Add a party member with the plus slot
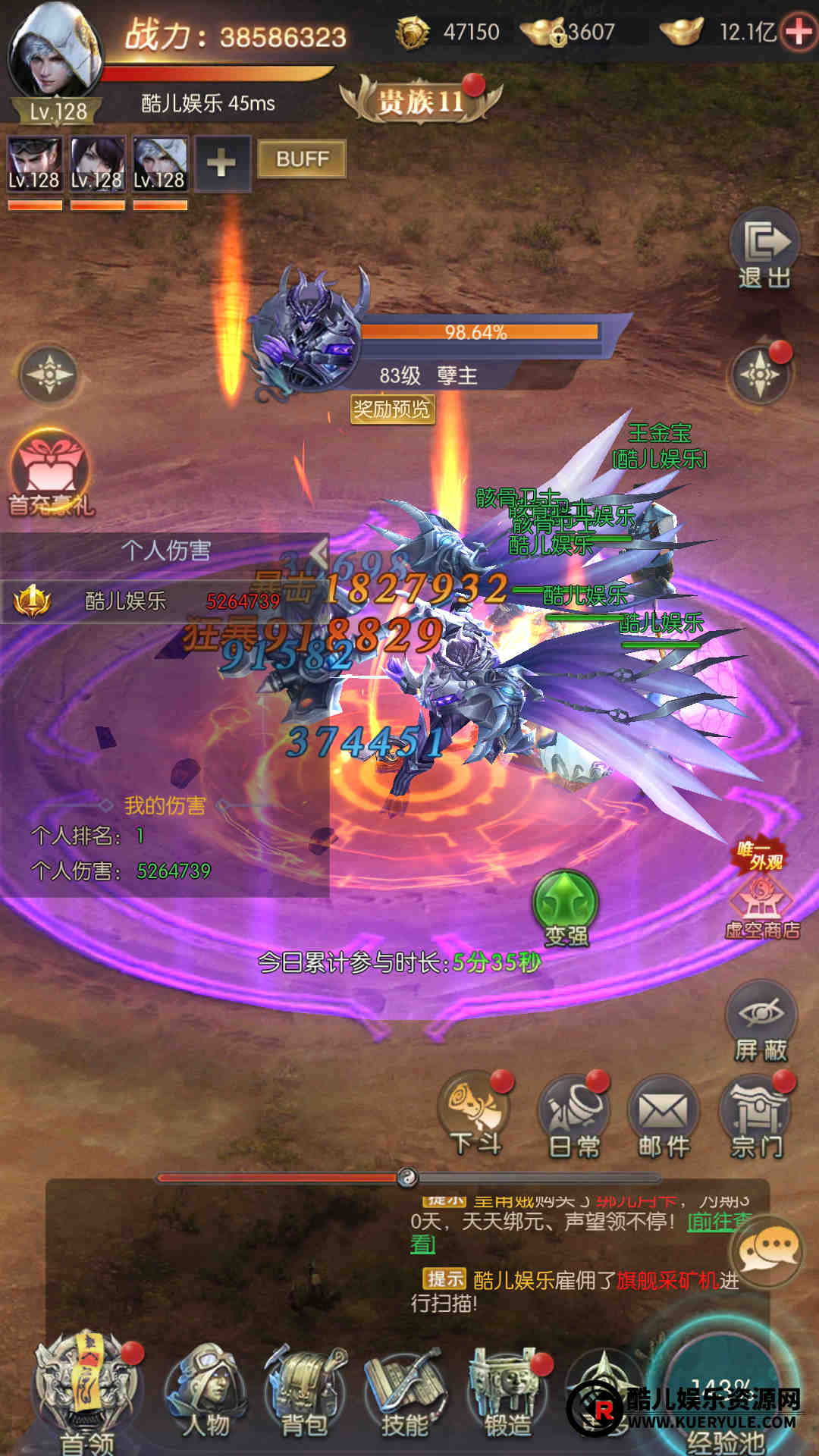The image size is (819, 1456). pyautogui.click(x=221, y=163)
